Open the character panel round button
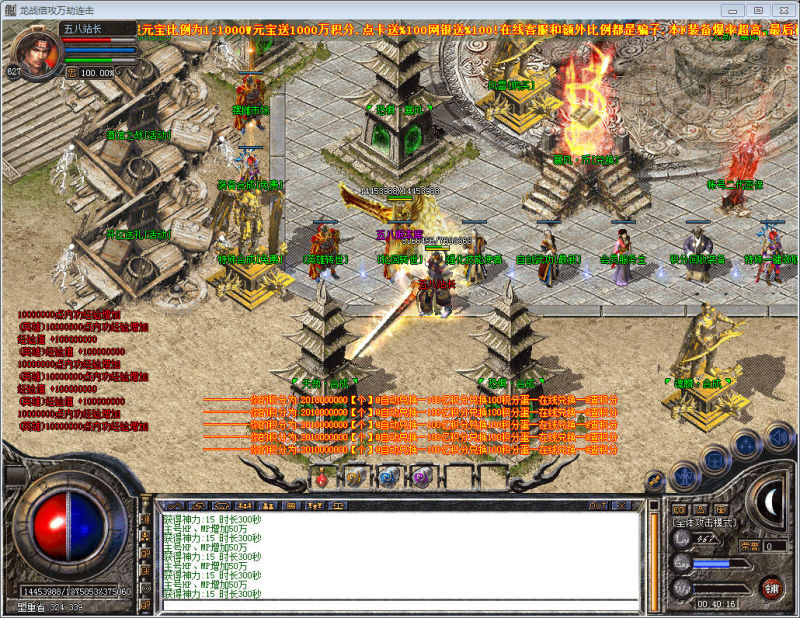 point(684,474)
